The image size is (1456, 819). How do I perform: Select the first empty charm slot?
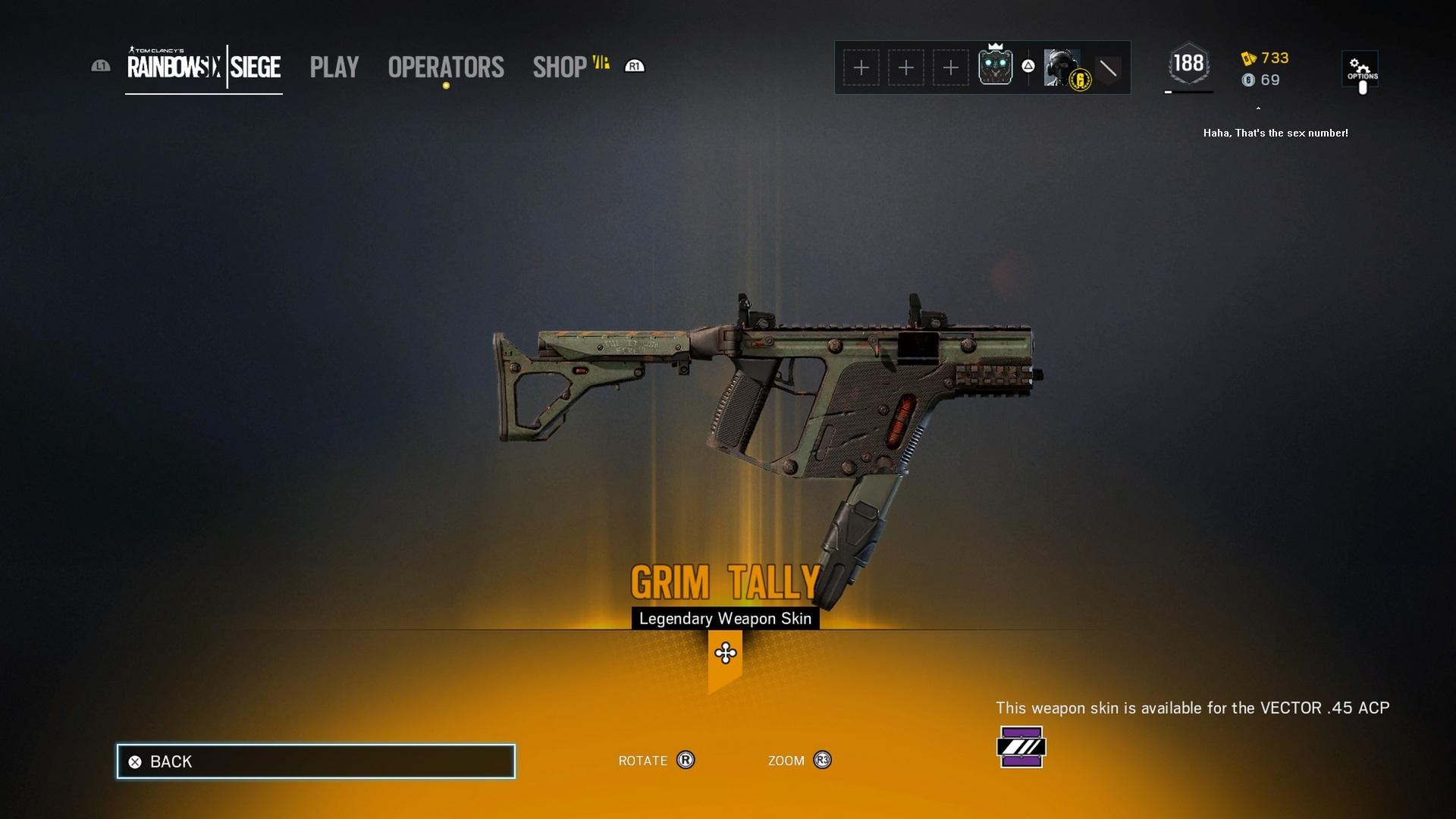862,67
